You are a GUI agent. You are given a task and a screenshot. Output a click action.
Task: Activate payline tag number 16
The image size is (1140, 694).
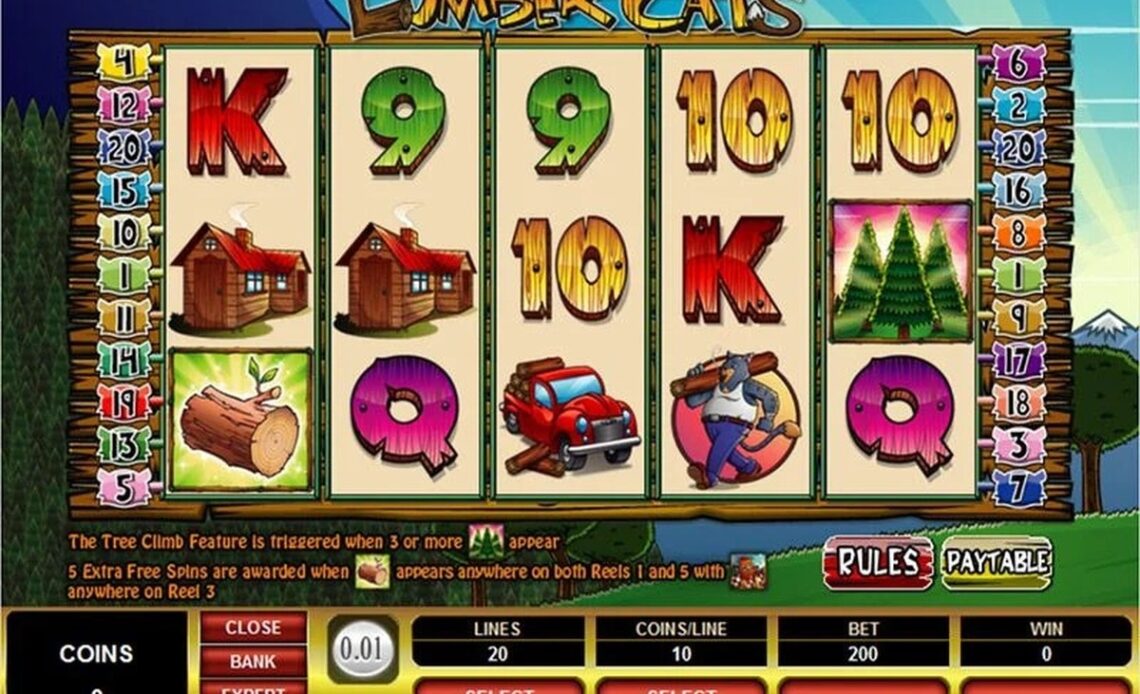[1016, 190]
